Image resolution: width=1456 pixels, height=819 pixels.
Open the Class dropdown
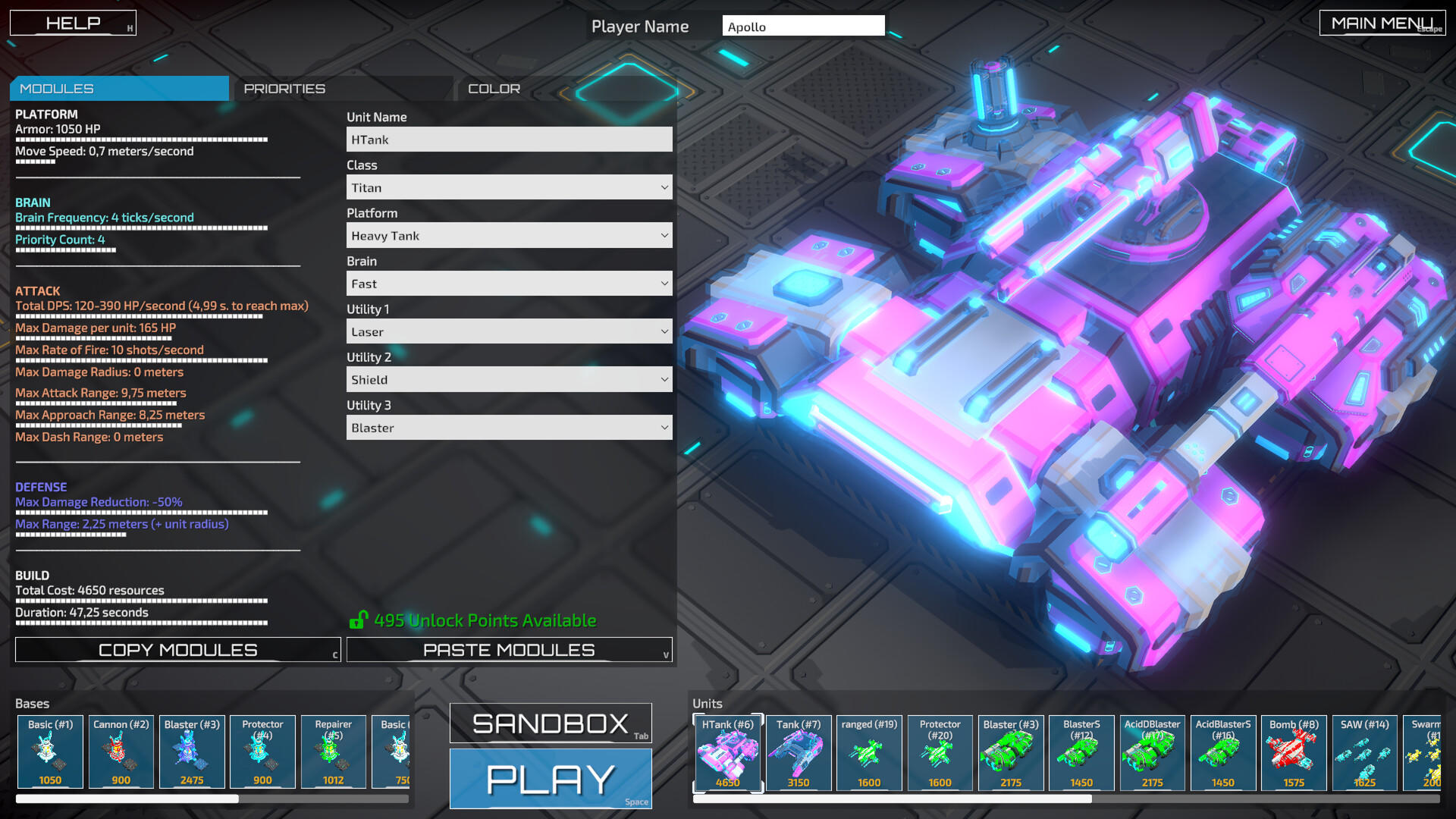coord(509,187)
